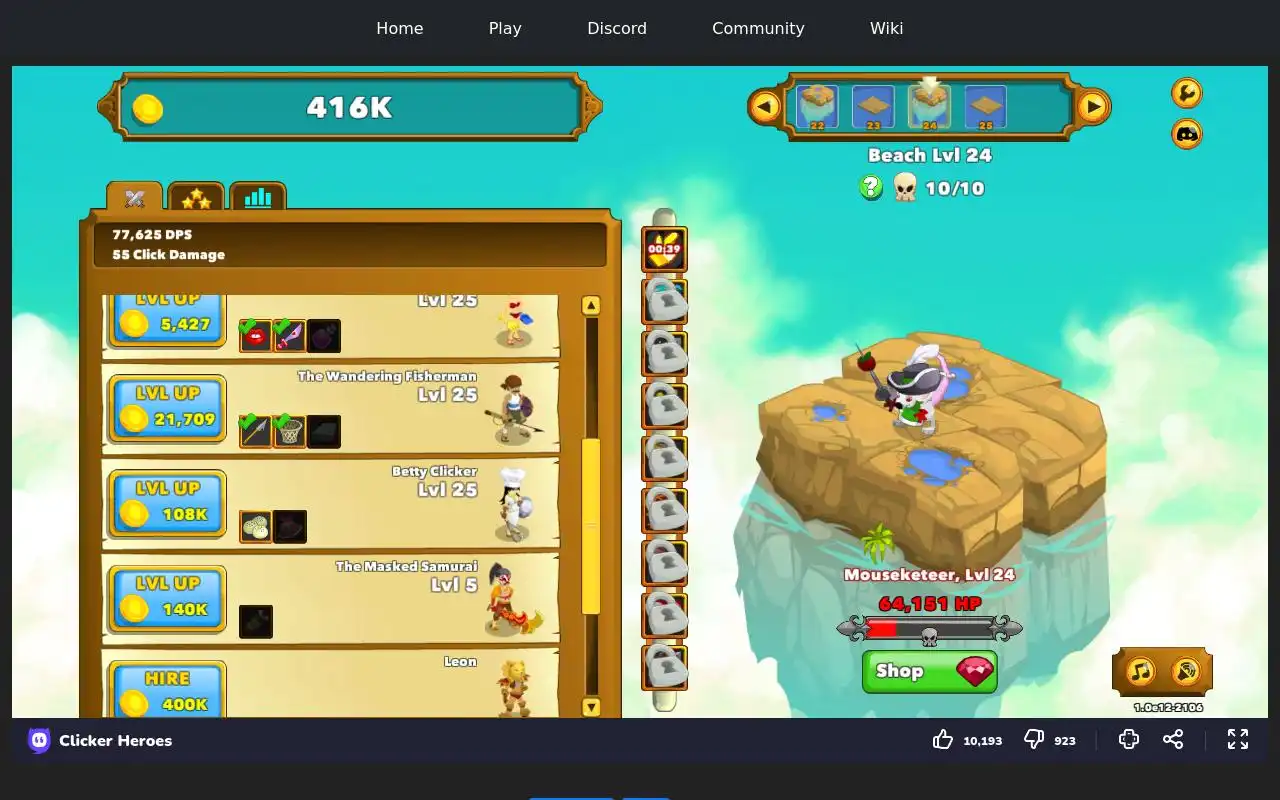Viewport: 1280px width, 800px height.
Task: Hire Leon for 400K gold
Action: pyautogui.click(x=167, y=690)
